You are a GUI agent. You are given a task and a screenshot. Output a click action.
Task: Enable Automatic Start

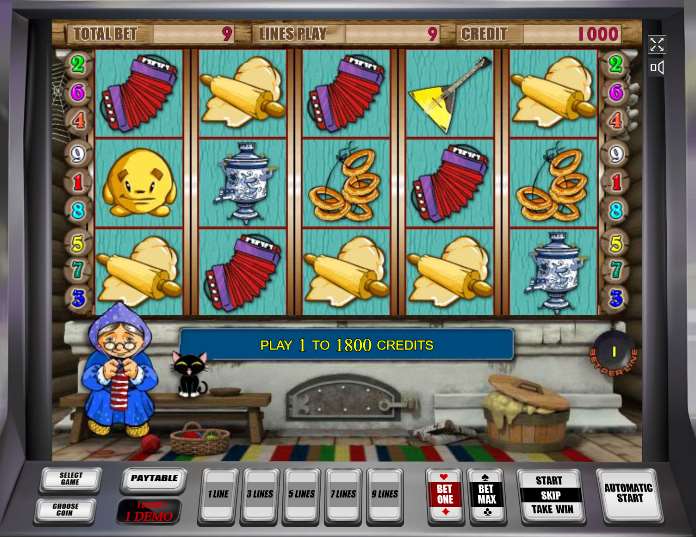(x=628, y=494)
